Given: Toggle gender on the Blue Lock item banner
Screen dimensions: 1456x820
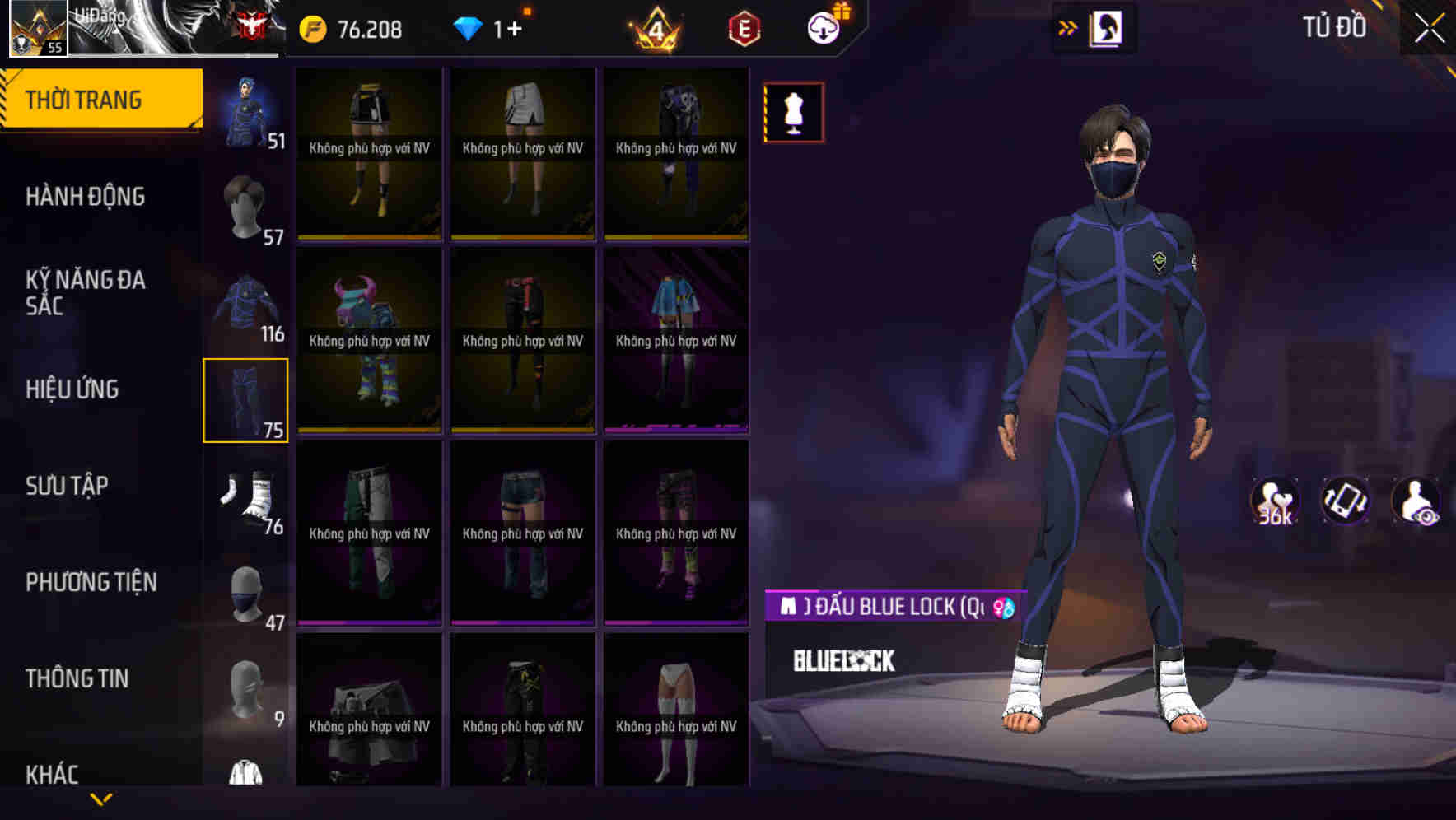Looking at the screenshot, I should coord(1004,609).
